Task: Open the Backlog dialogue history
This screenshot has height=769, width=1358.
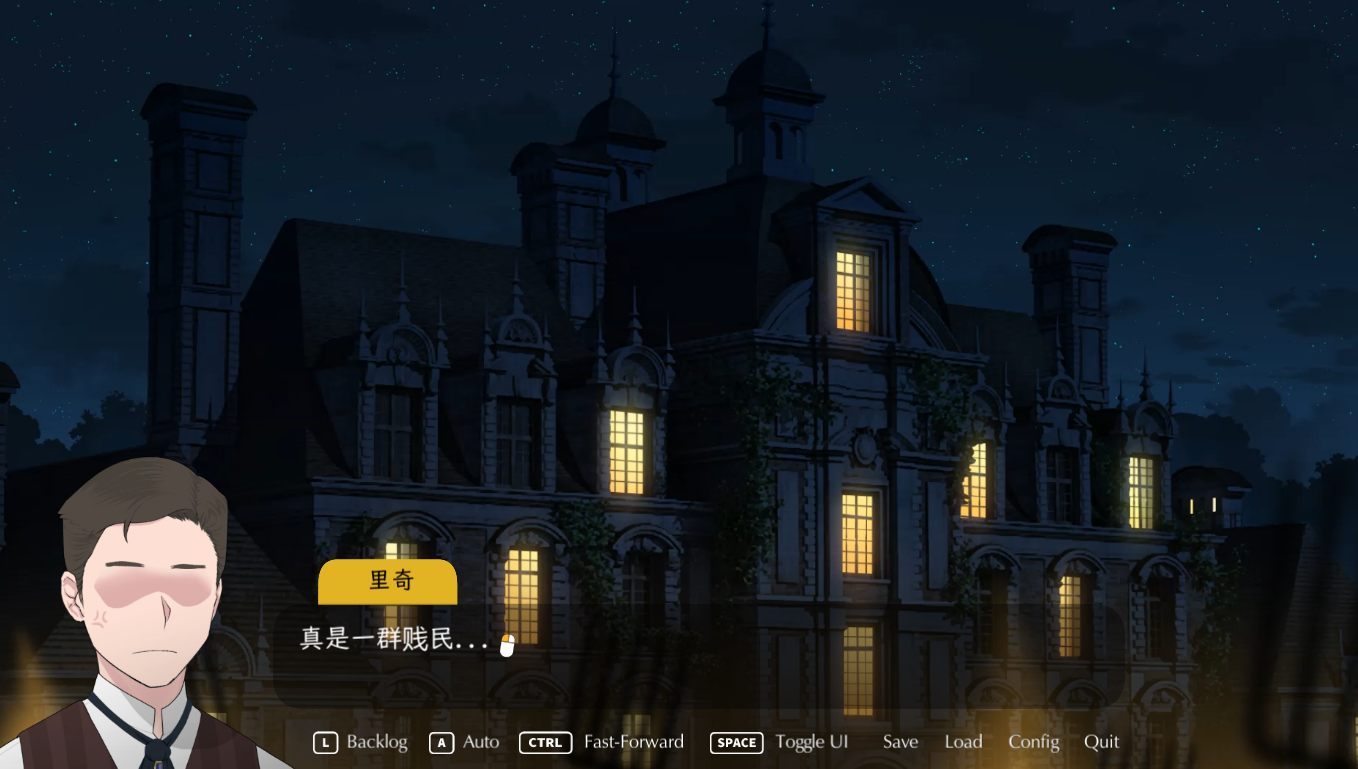Action: [x=362, y=742]
